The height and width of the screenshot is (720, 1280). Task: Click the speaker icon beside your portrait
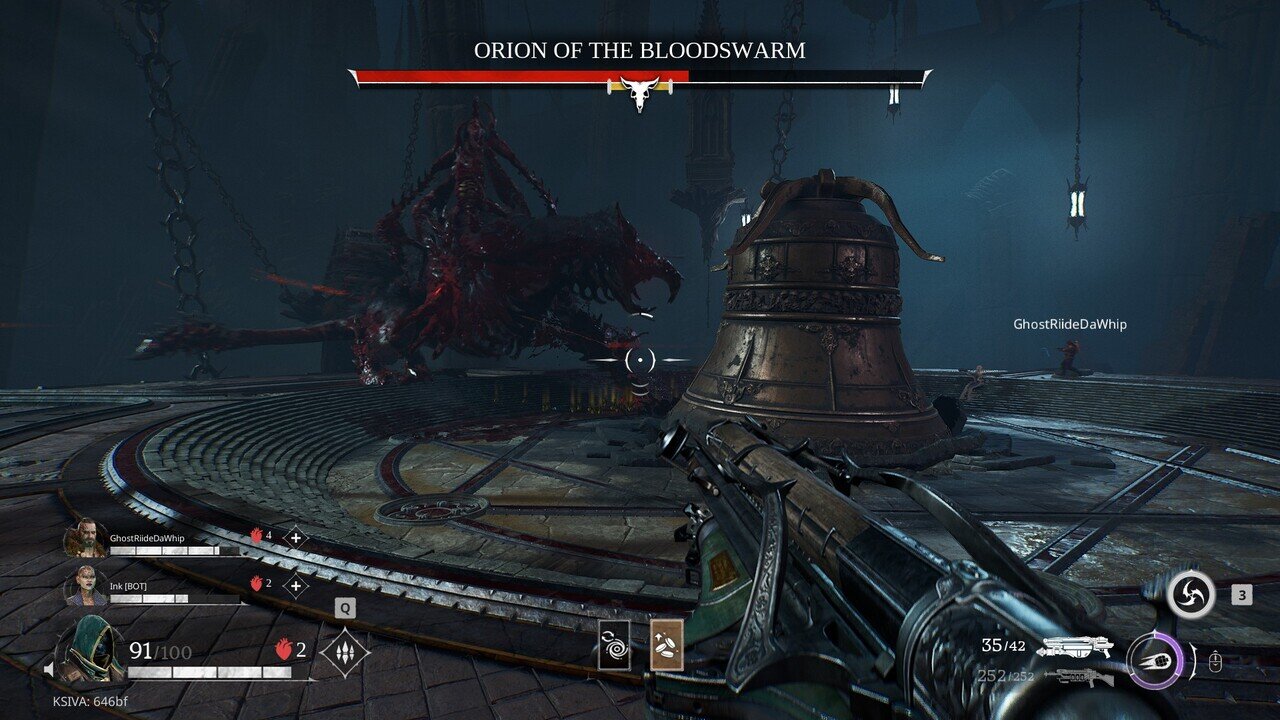48,667
